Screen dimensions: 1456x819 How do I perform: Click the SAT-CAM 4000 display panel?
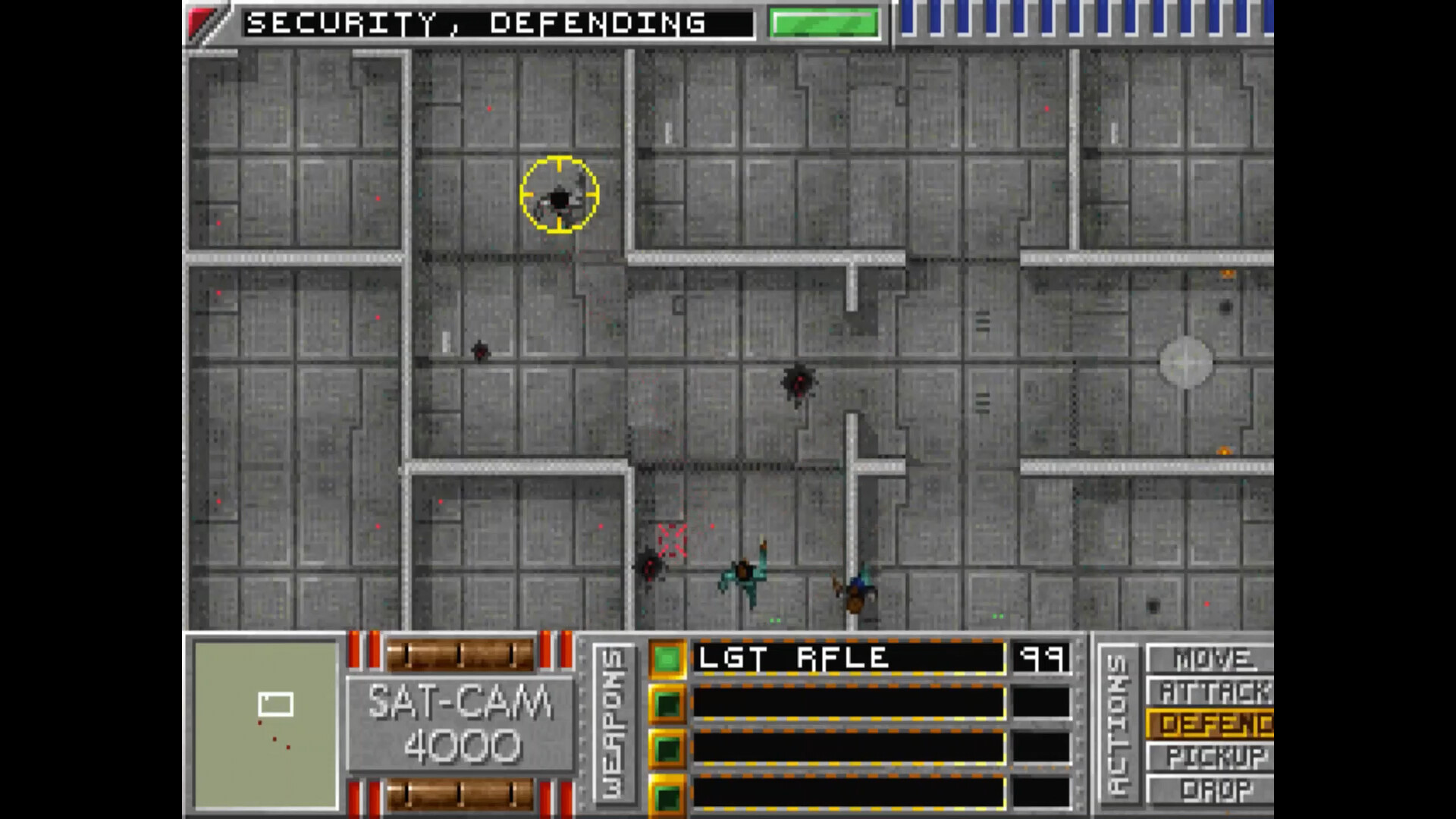click(x=460, y=724)
